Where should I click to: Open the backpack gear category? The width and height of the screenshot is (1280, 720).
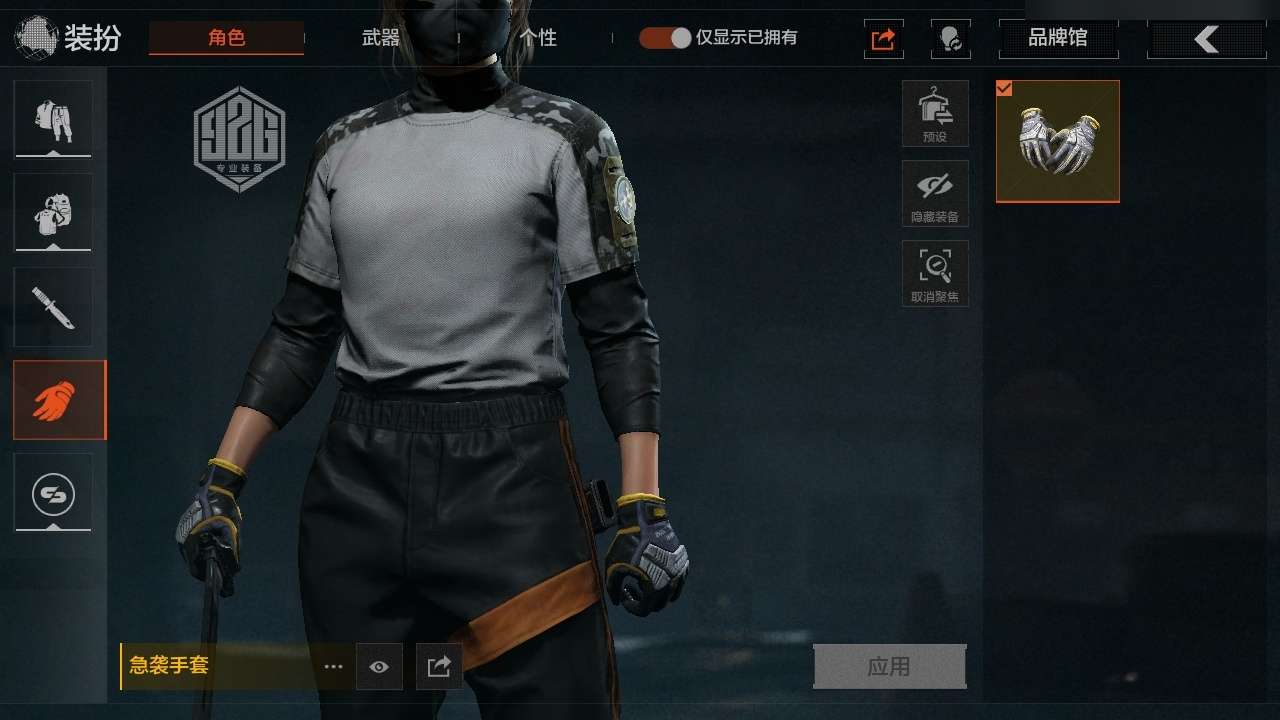(x=53, y=212)
